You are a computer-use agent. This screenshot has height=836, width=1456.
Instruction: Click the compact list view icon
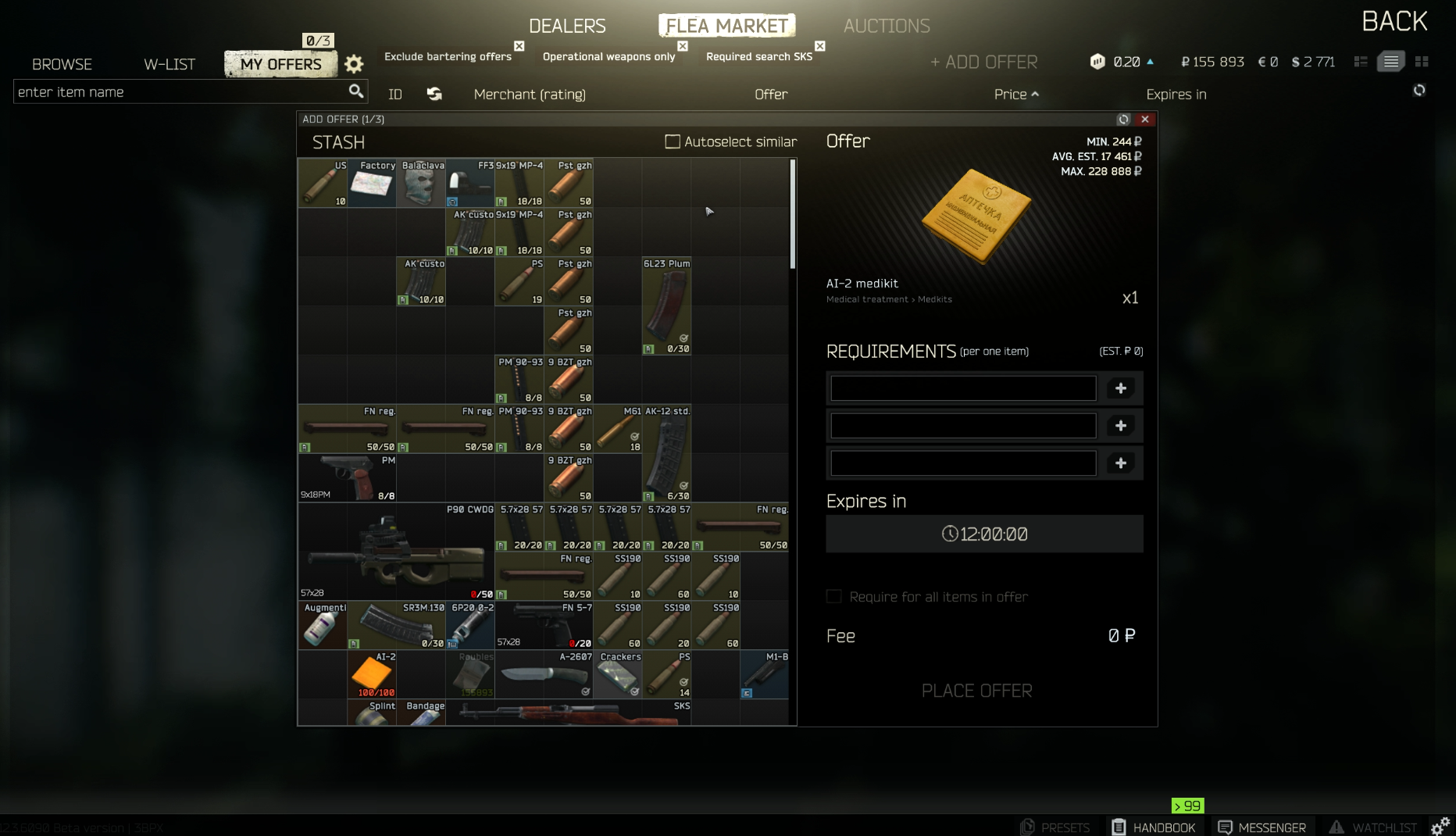click(1360, 61)
